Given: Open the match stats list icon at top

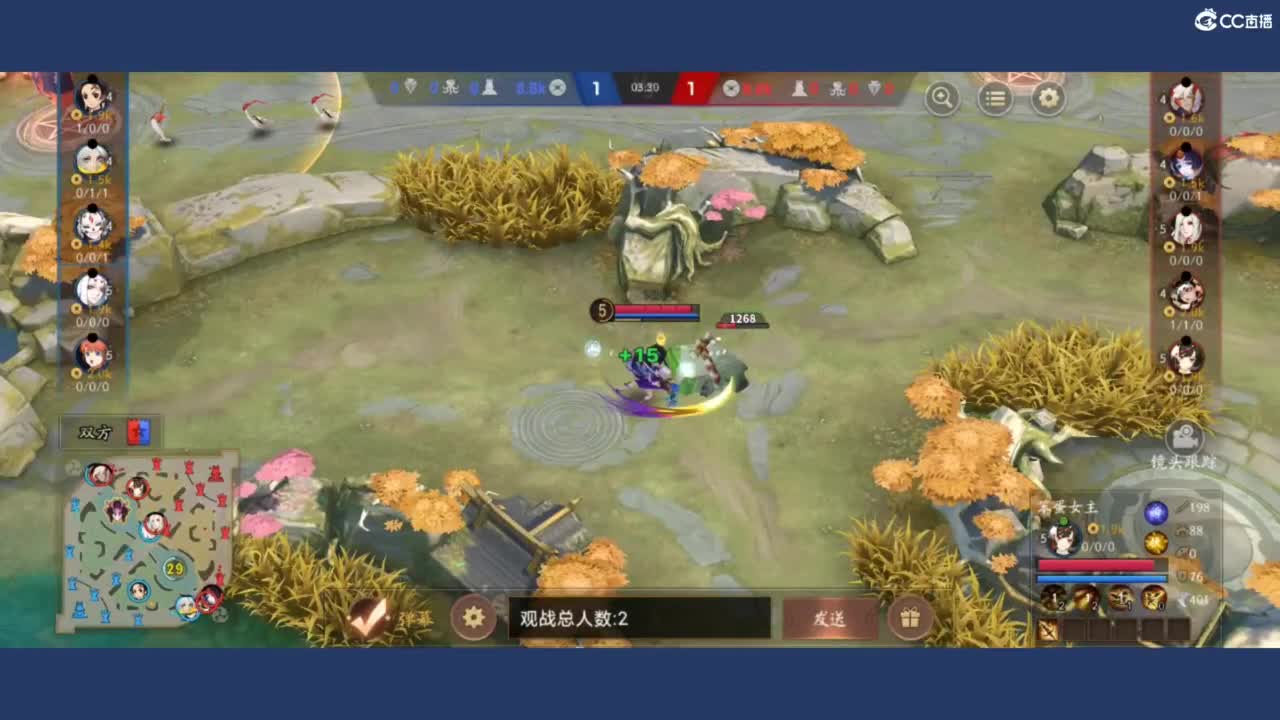Looking at the screenshot, I should tap(994, 98).
